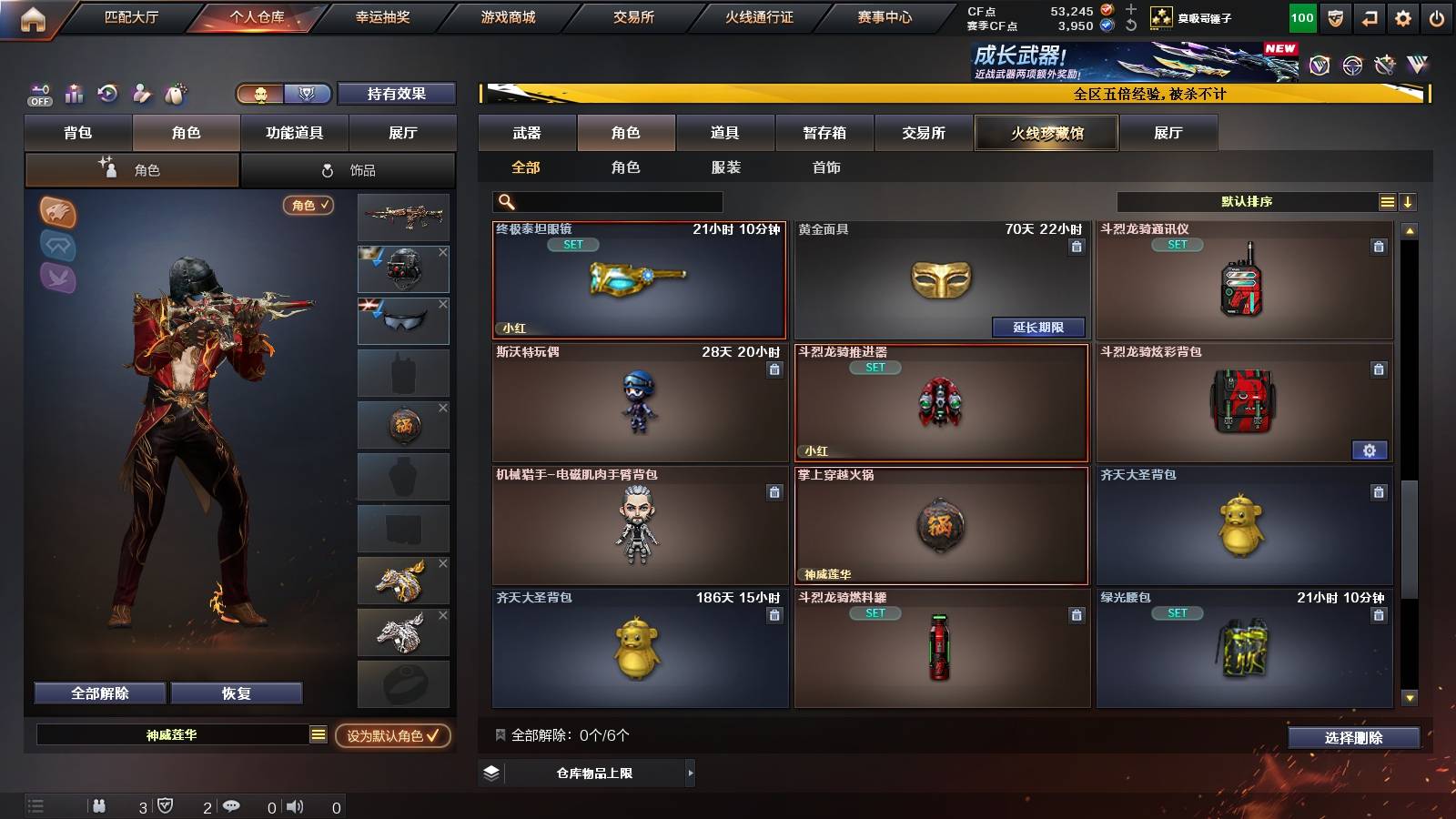Open the gear icon on 斗烈龙骑炫彩背包 card
This screenshot has width=1456, height=819.
pos(1370,450)
